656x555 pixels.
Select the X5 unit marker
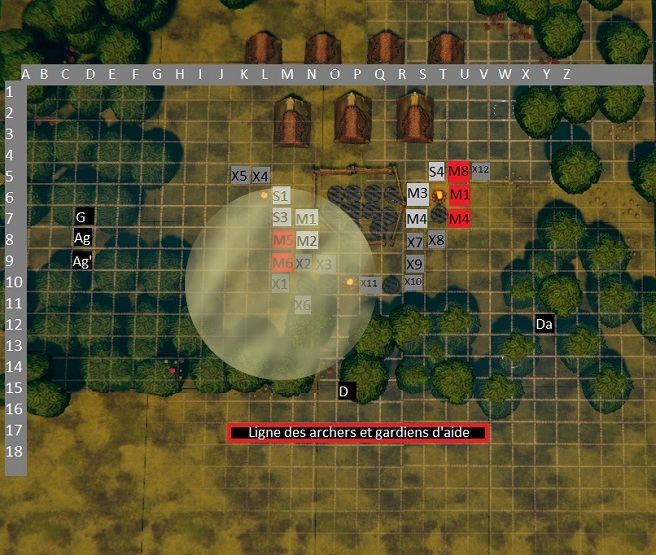point(239,175)
